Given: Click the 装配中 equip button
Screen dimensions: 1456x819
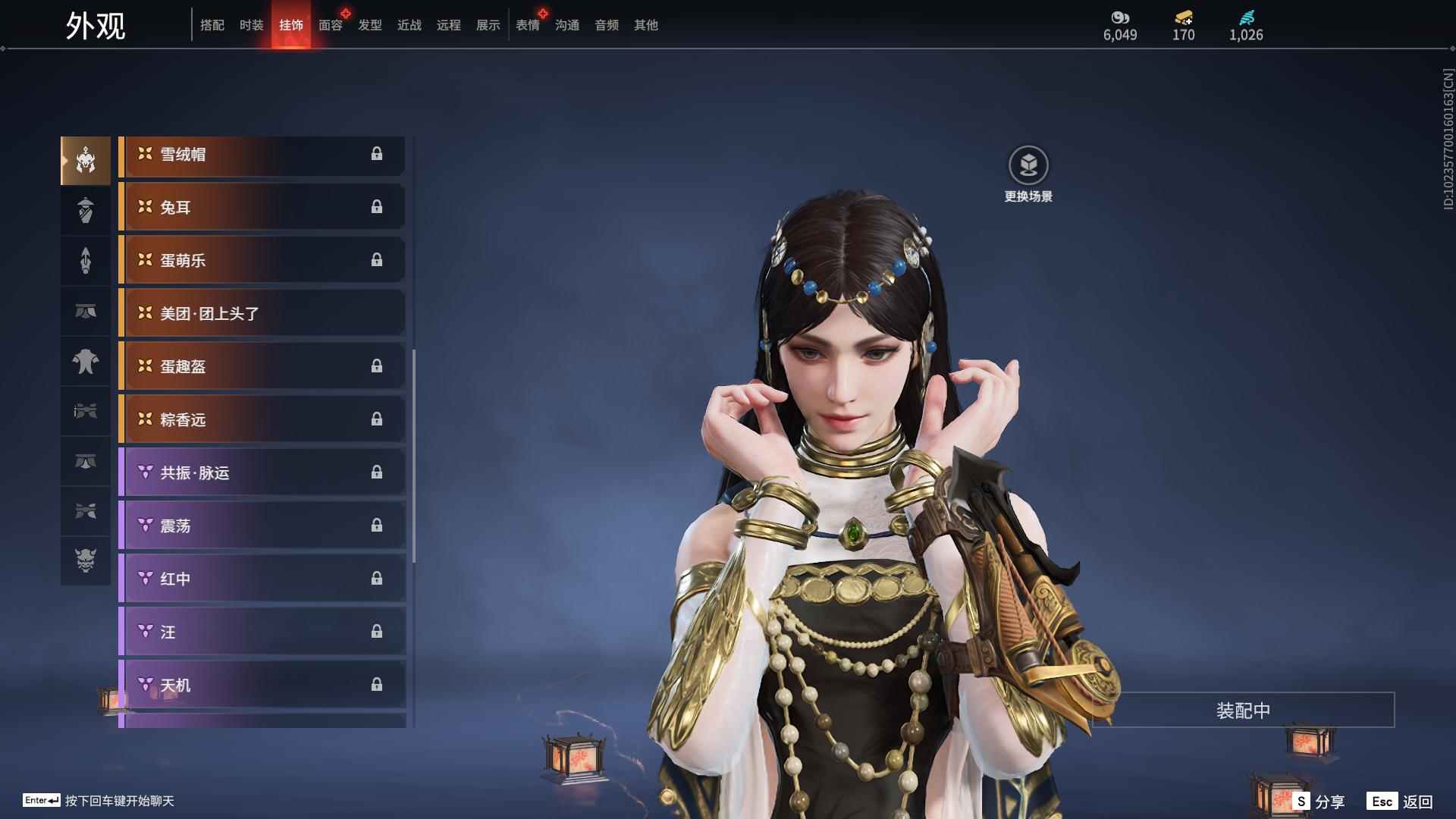Looking at the screenshot, I should pyautogui.click(x=1243, y=711).
